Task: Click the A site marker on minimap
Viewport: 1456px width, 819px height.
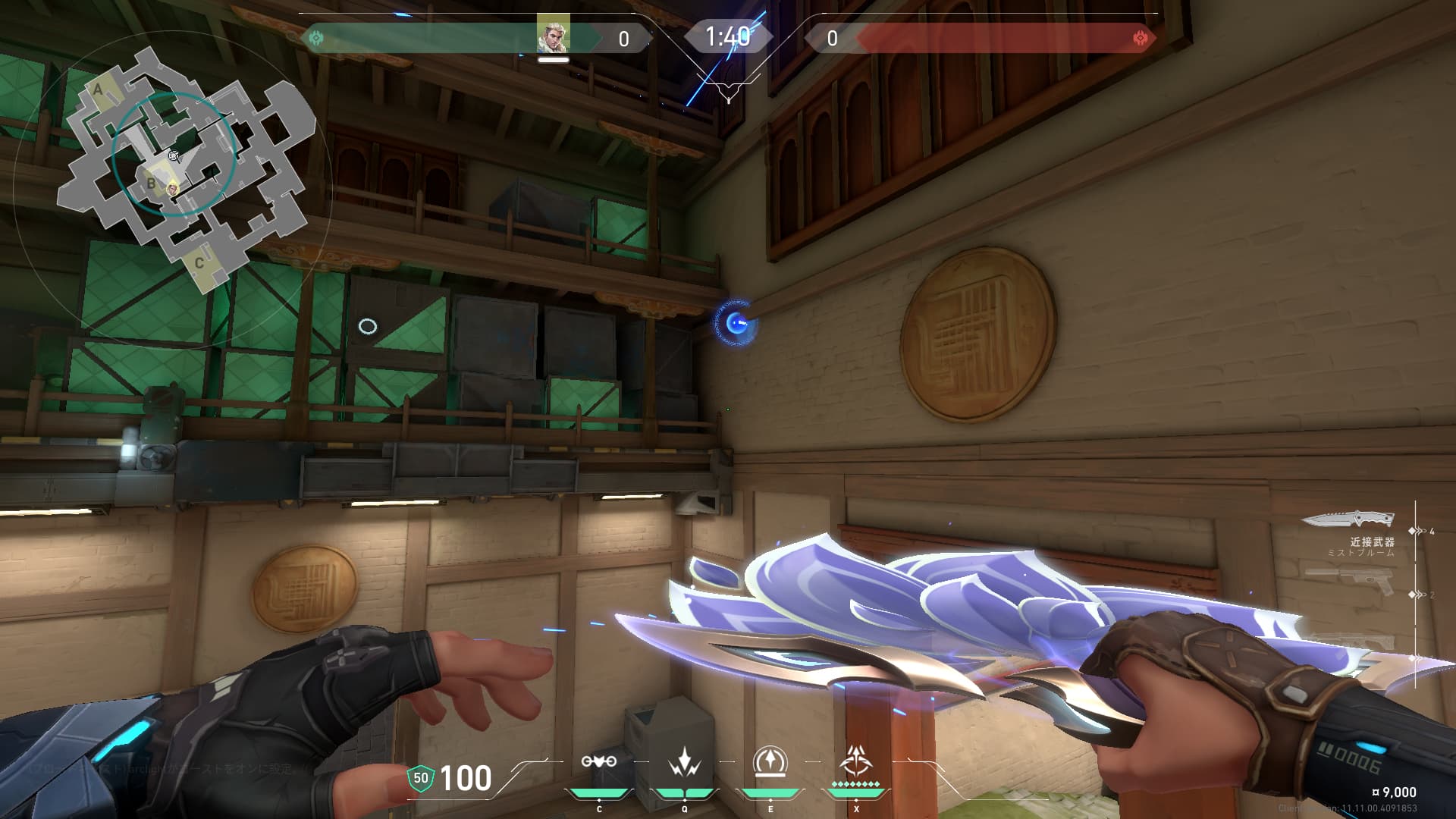Action: [98, 89]
